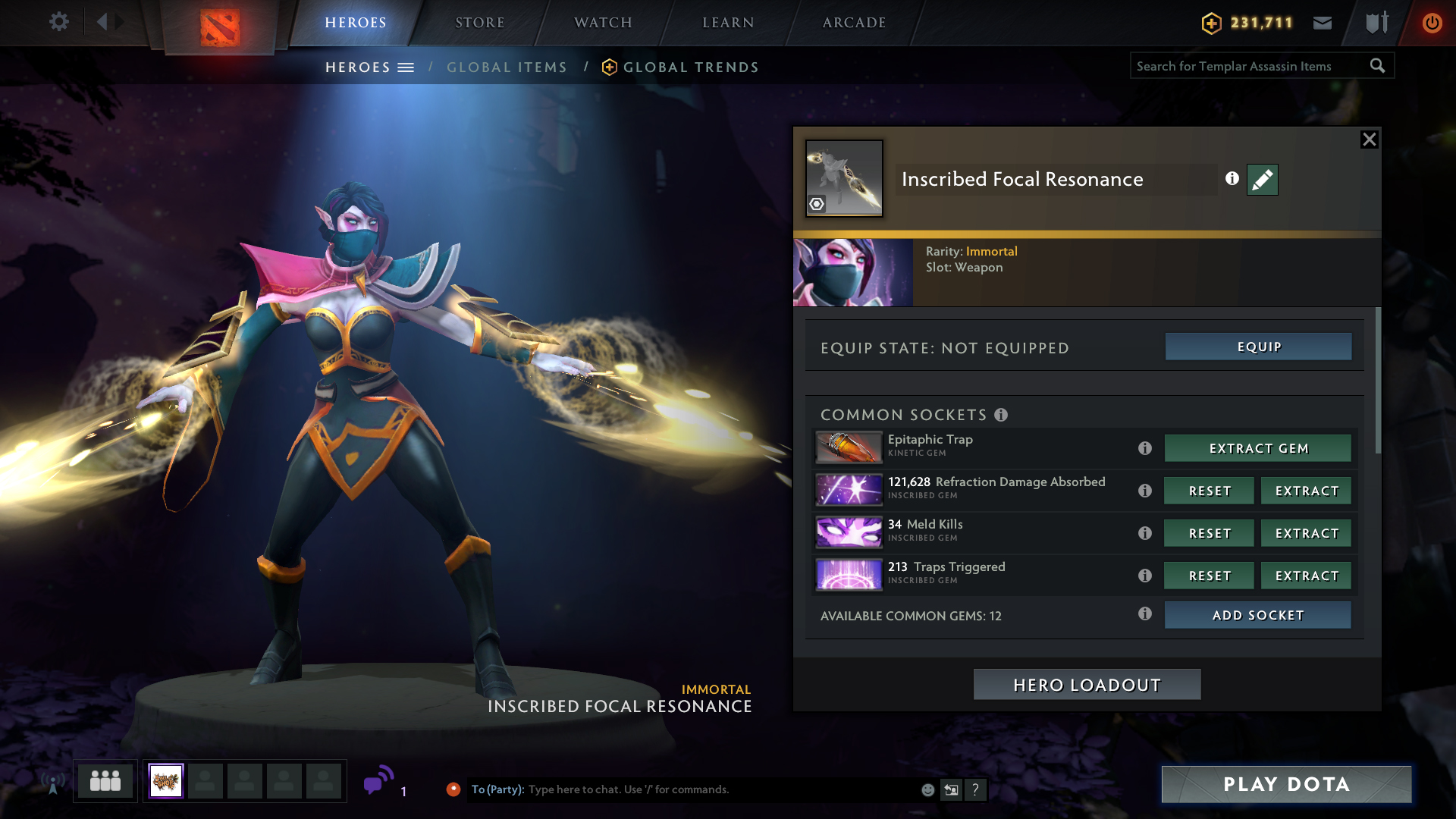The width and height of the screenshot is (1456, 819).
Task: Go to the Learn tab
Action: [728, 23]
